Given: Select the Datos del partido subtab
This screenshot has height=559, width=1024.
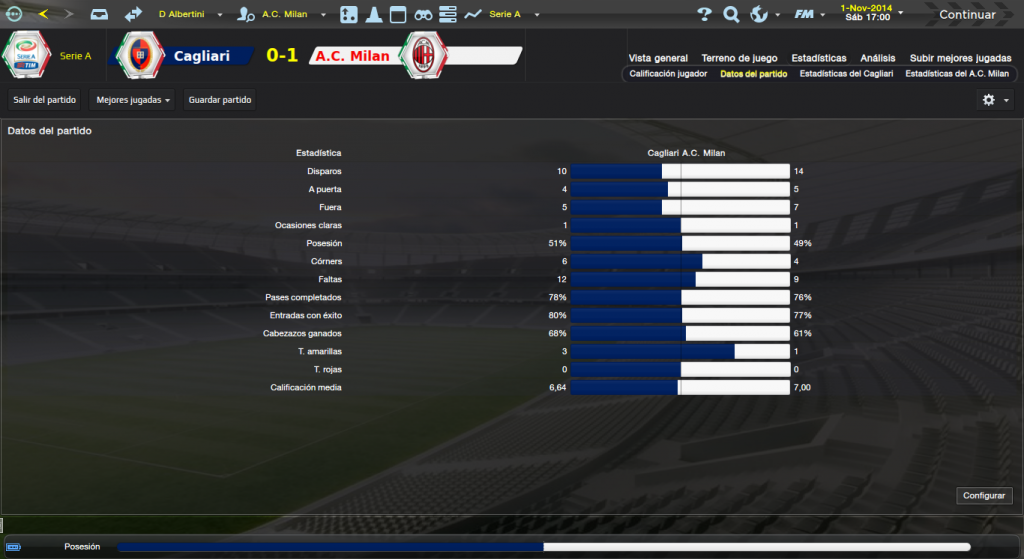Looking at the screenshot, I should pos(753,74).
